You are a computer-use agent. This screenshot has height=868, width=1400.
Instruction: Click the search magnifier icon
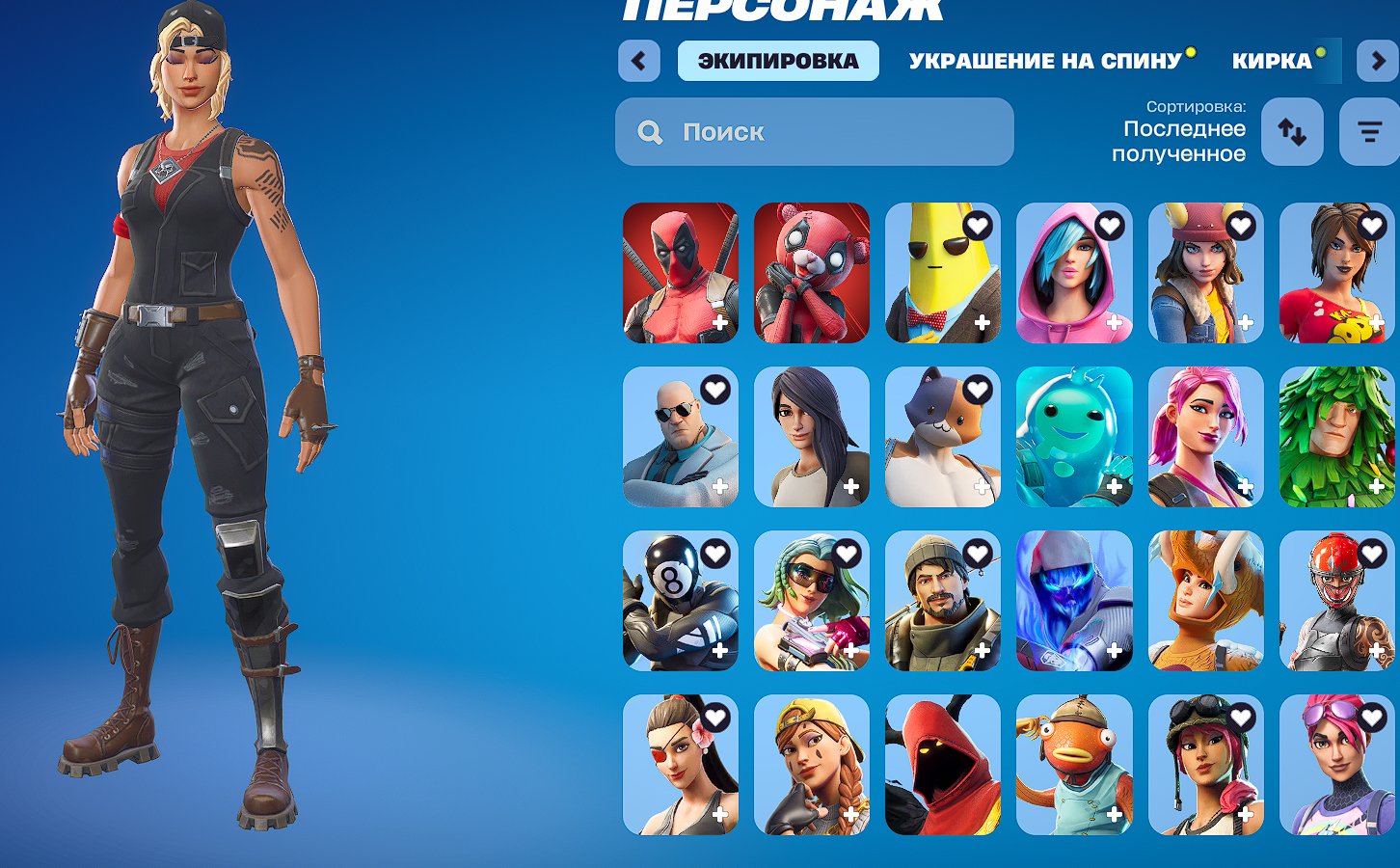pyautogui.click(x=650, y=131)
